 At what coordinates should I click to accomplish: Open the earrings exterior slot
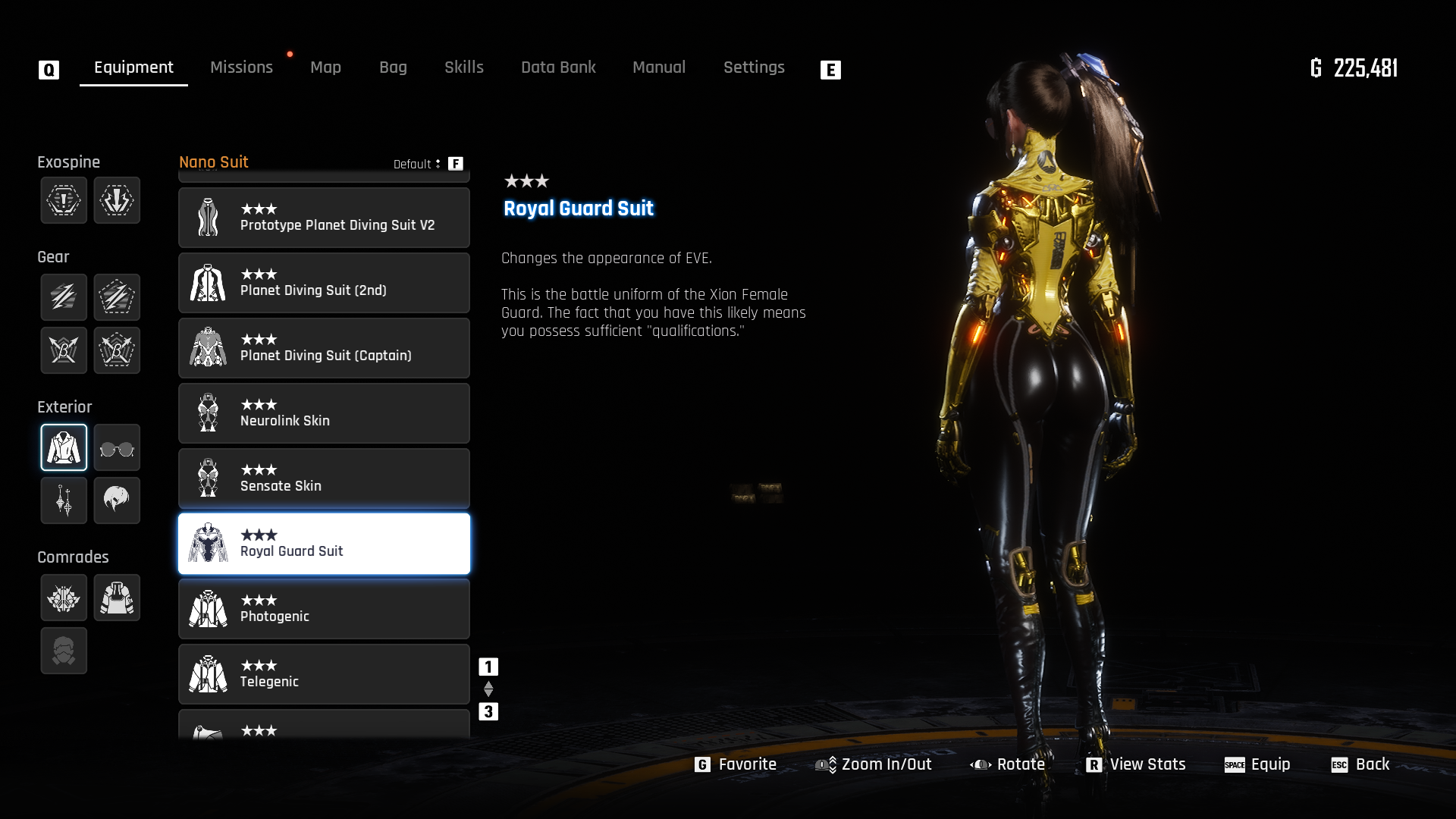pos(64,500)
